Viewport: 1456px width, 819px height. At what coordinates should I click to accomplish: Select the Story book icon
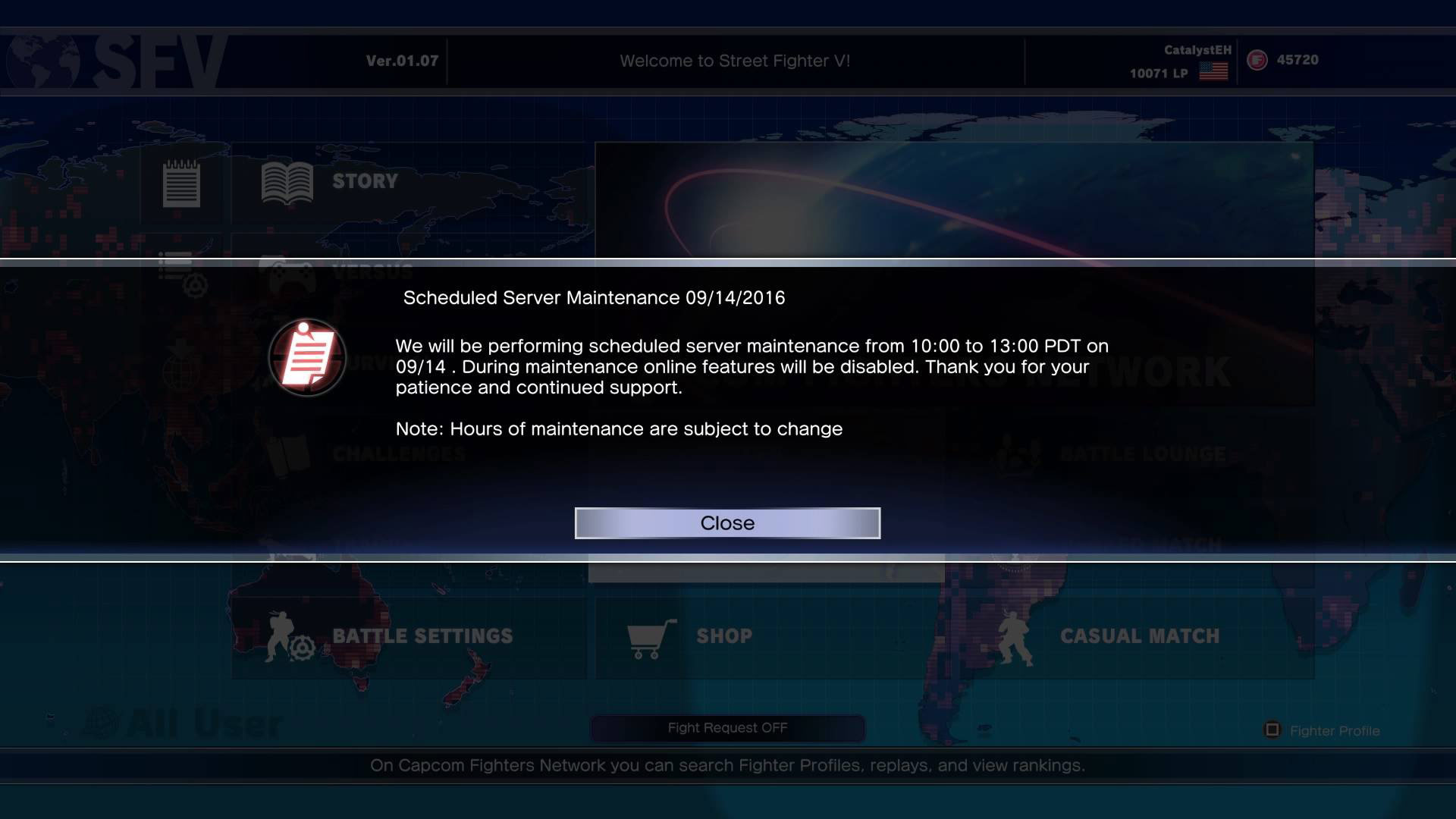pyautogui.click(x=288, y=180)
